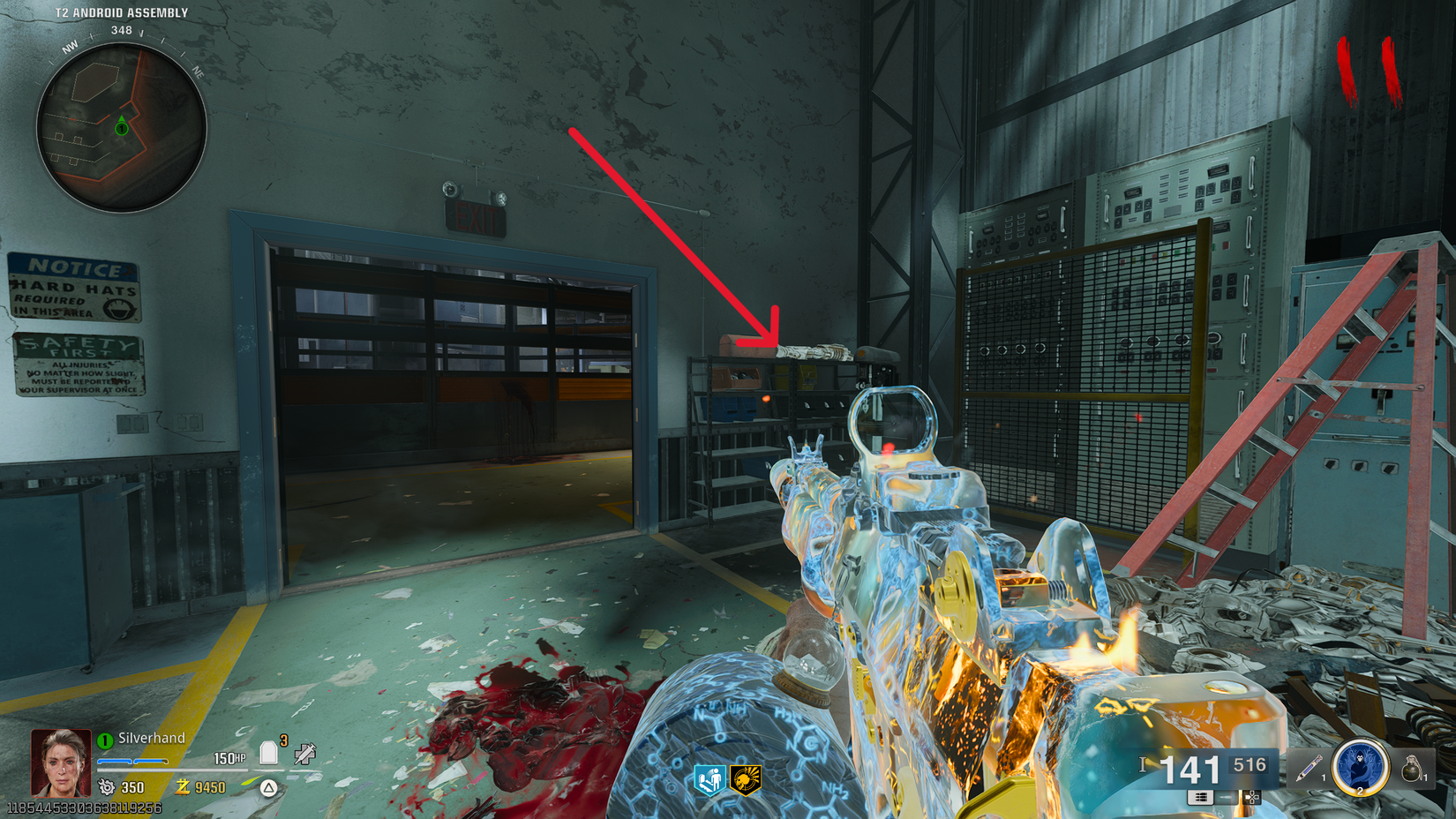Toggle the fire mode selector icon
This screenshot has height=819, width=1456.
[1251, 798]
